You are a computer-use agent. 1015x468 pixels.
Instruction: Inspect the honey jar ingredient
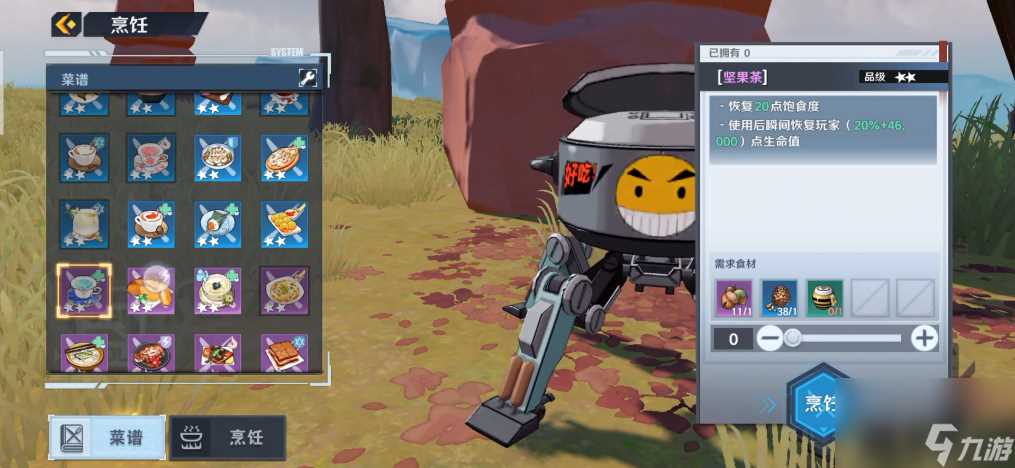click(825, 298)
